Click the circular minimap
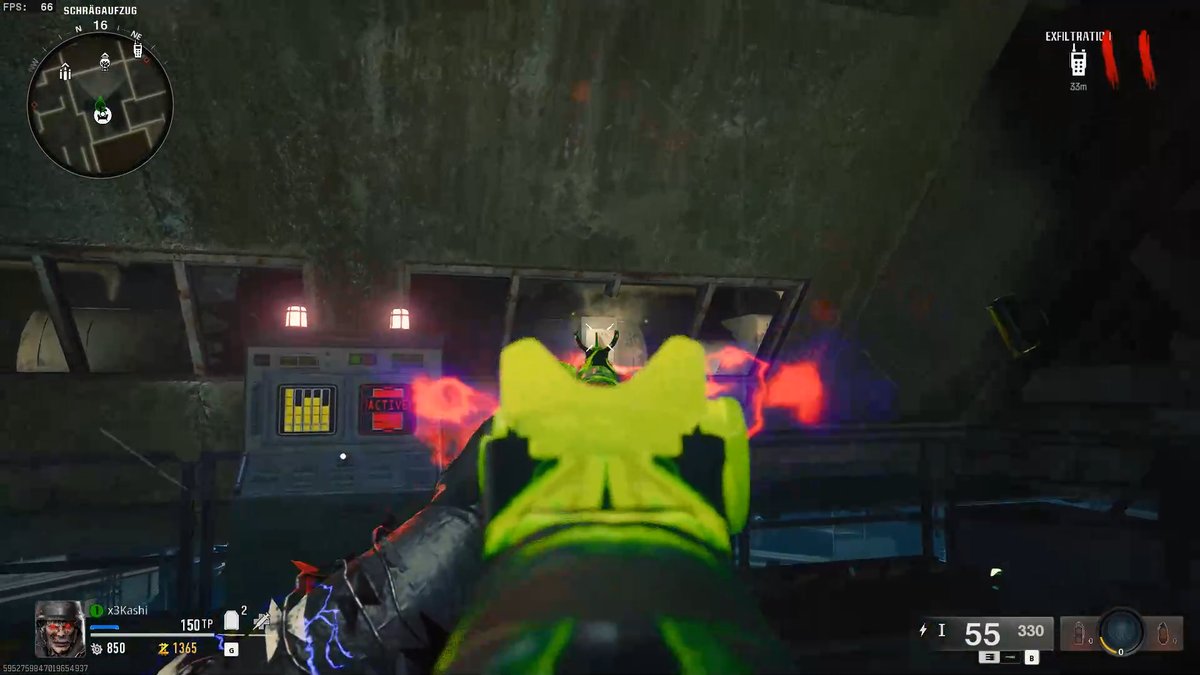Viewport: 1200px width, 675px height. point(100,104)
